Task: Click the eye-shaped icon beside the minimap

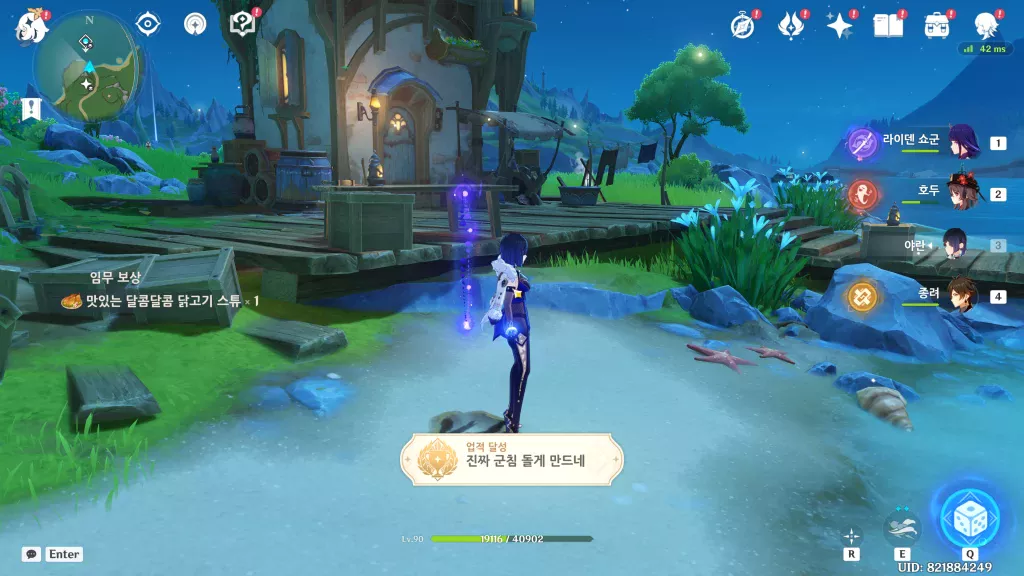Action: [148, 24]
